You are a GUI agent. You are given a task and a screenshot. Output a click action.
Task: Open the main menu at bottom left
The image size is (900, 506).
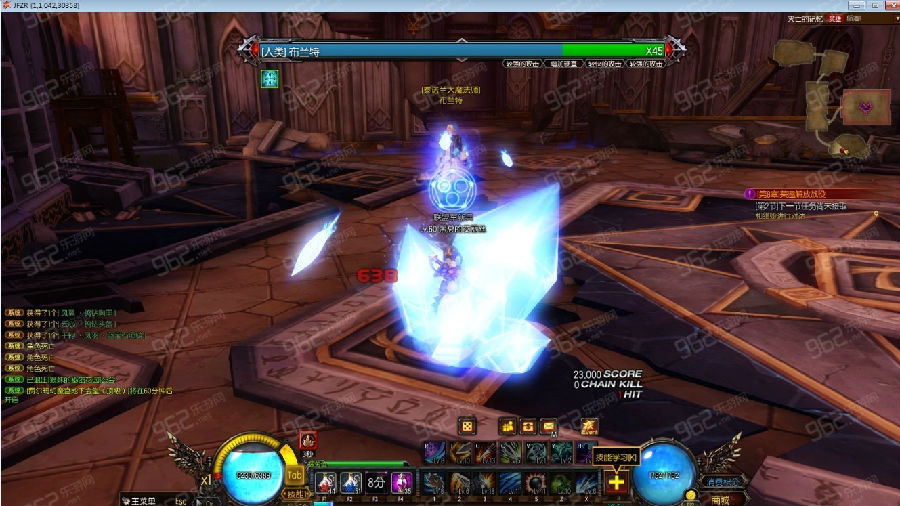(x=140, y=499)
